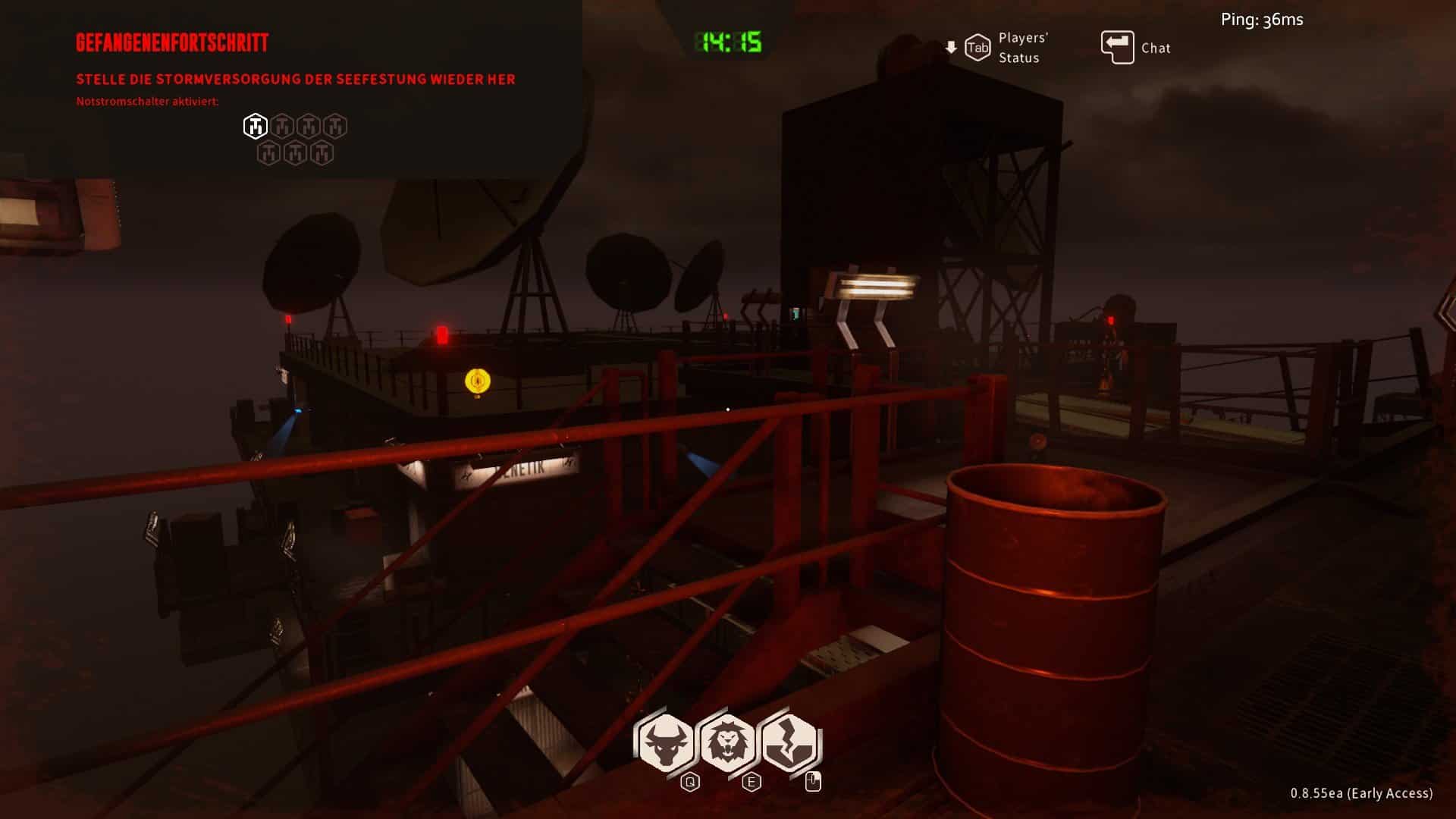Open the Chat box
Viewport: 1456px width, 819px height.
[1135, 48]
